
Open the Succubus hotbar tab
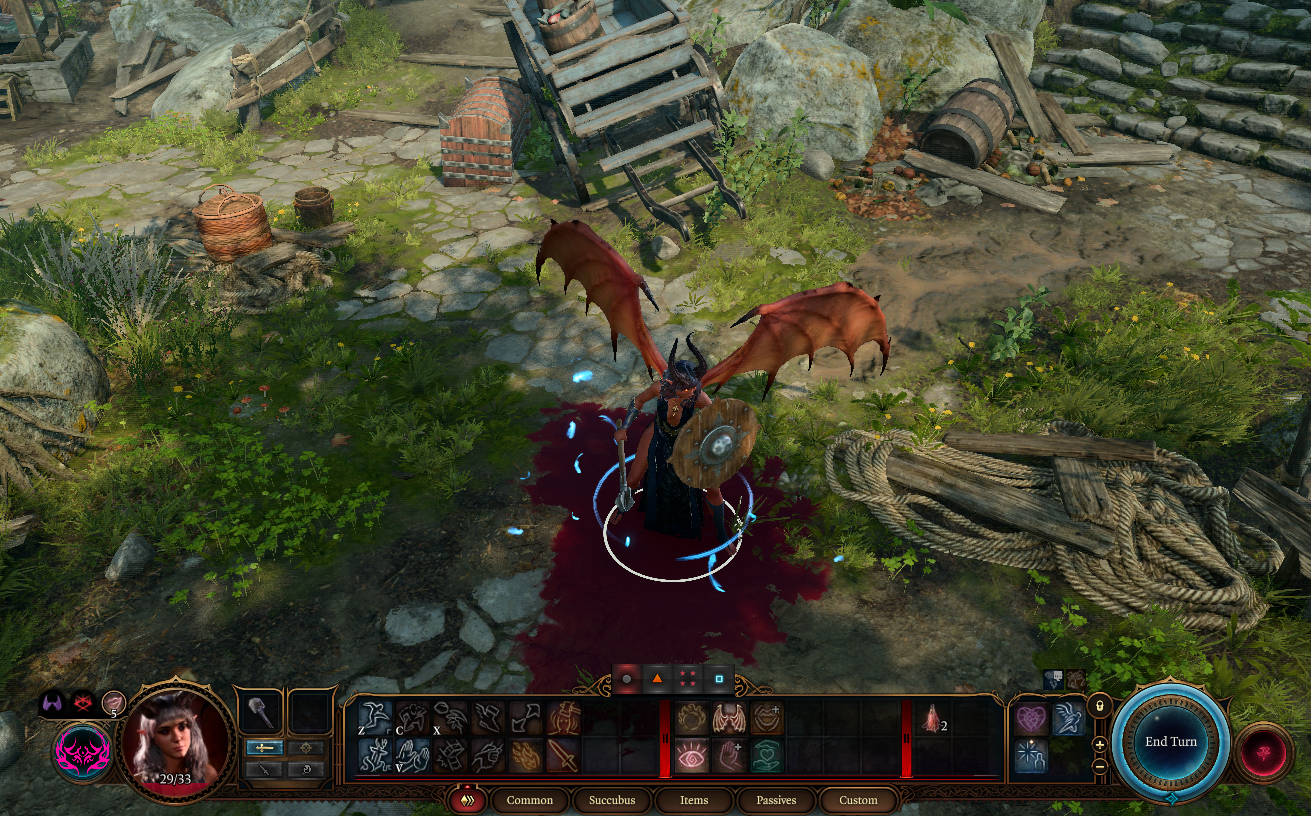[612, 800]
